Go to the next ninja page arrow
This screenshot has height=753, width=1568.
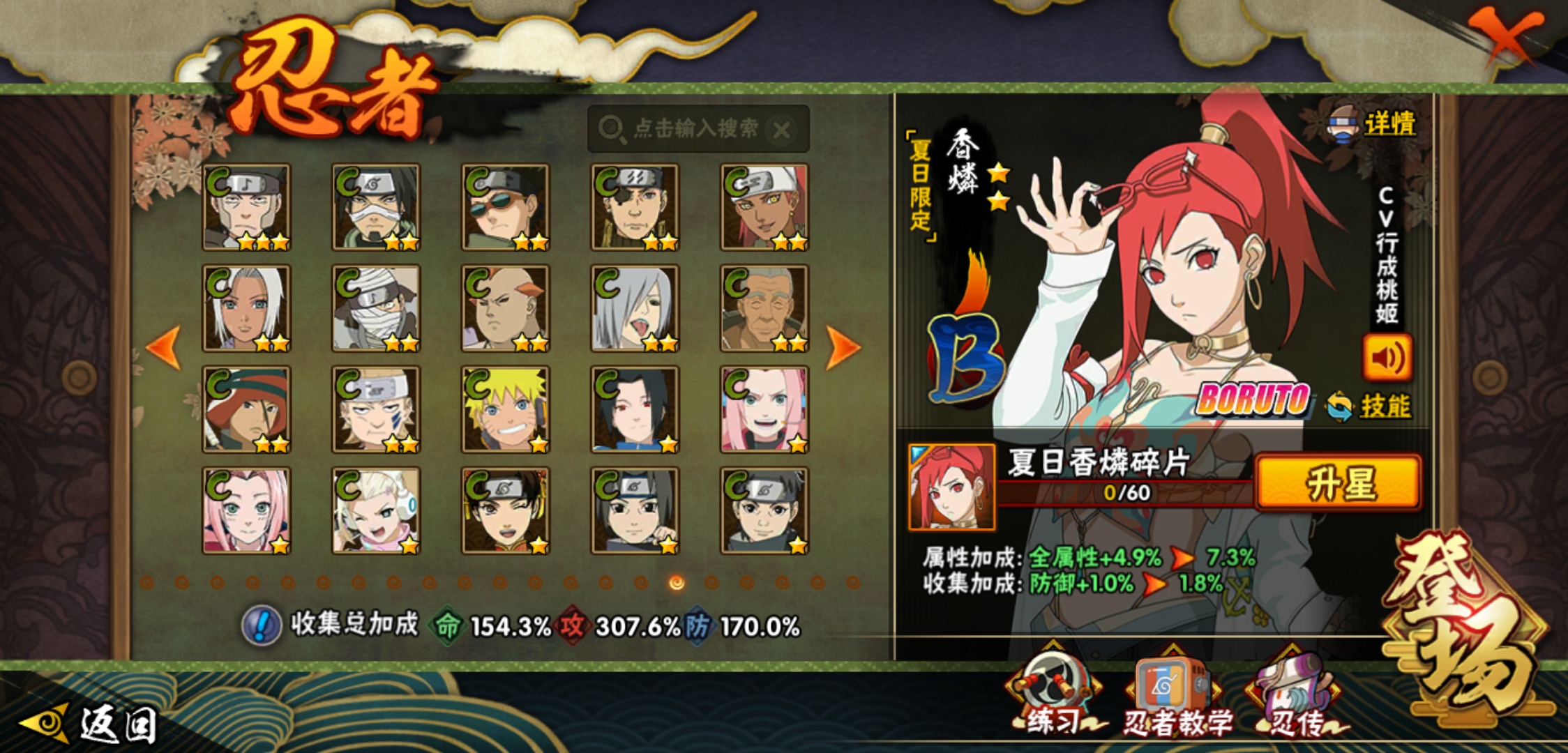(842, 347)
